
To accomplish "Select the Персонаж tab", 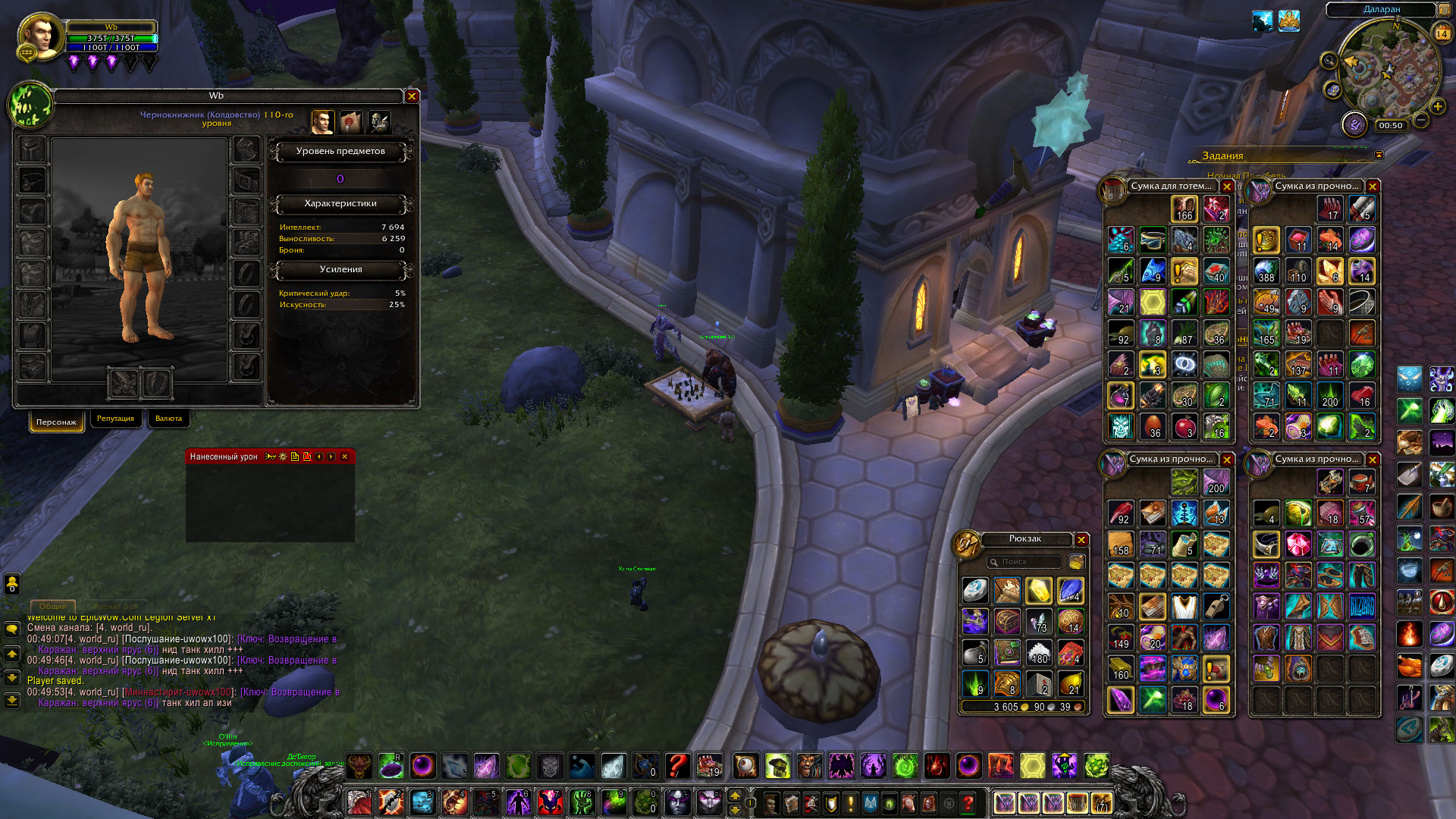I will click(56, 422).
